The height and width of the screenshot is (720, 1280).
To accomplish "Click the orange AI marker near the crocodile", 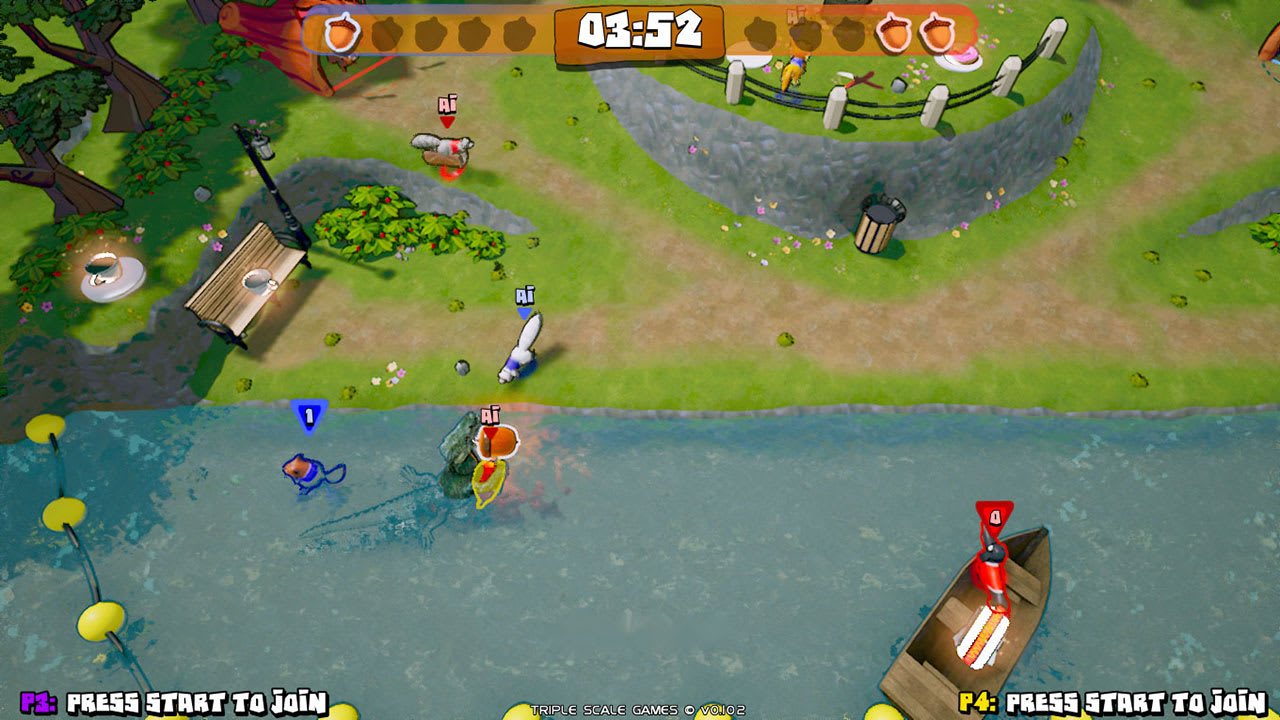I will pos(489,414).
